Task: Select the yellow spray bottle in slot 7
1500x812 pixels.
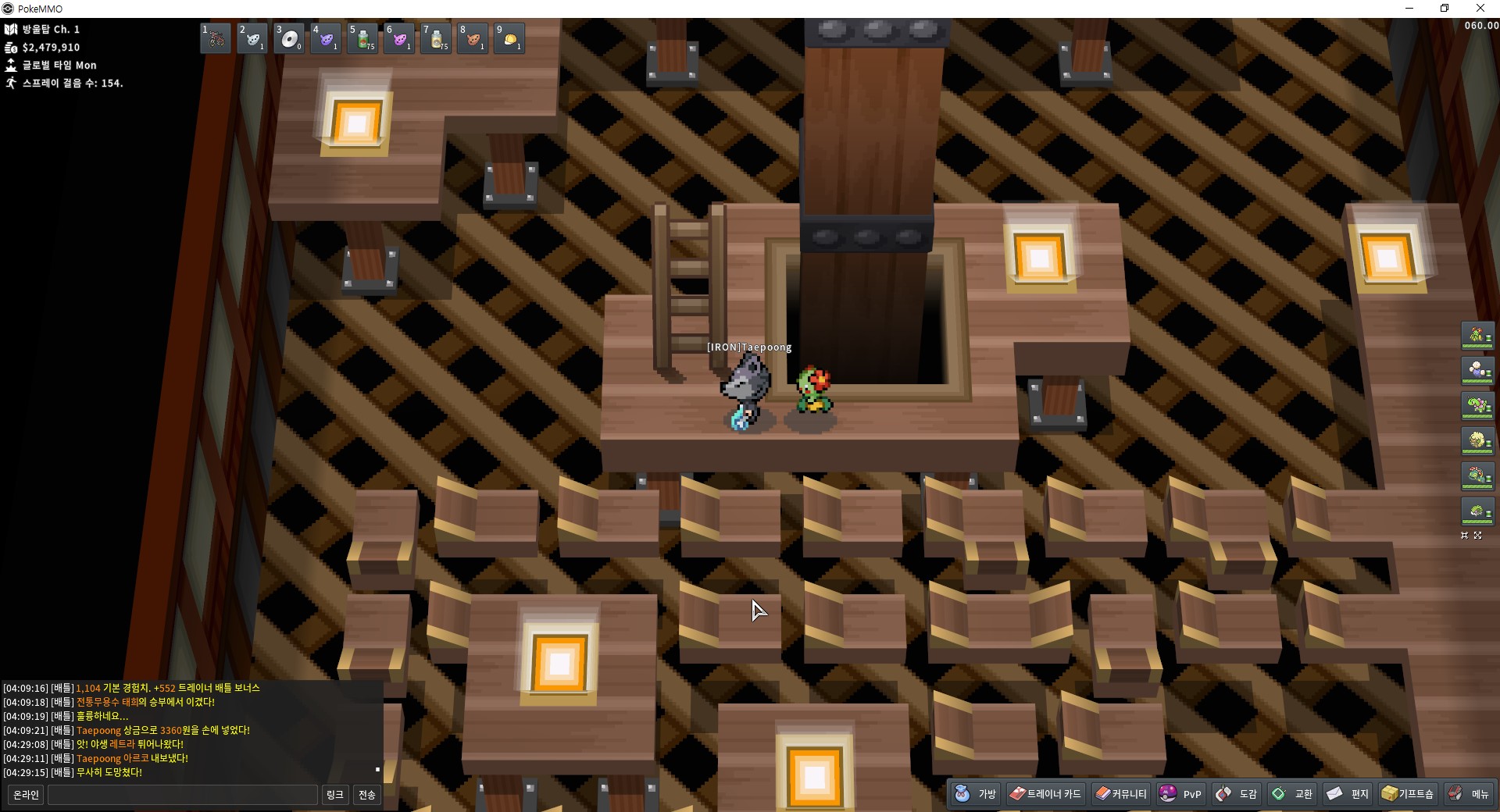Action: (436, 38)
